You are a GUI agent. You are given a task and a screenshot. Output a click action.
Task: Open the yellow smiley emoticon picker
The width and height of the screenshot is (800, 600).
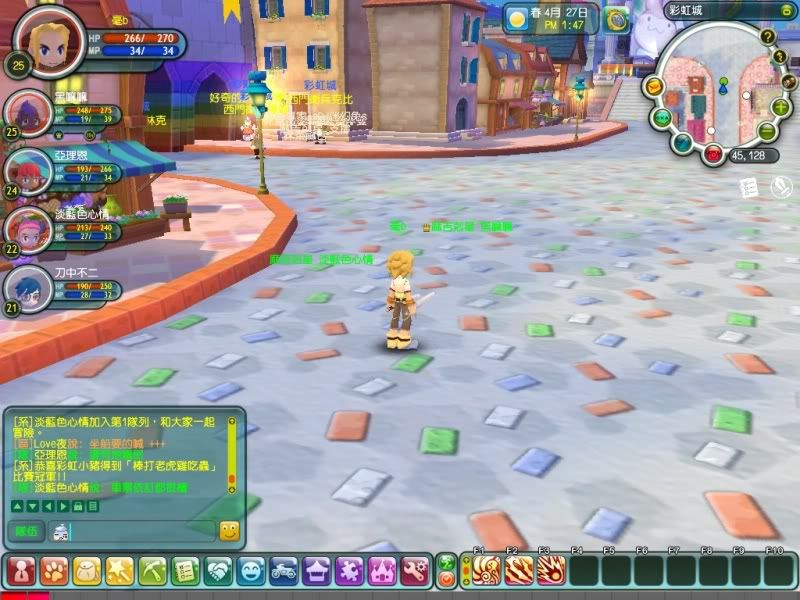click(229, 531)
